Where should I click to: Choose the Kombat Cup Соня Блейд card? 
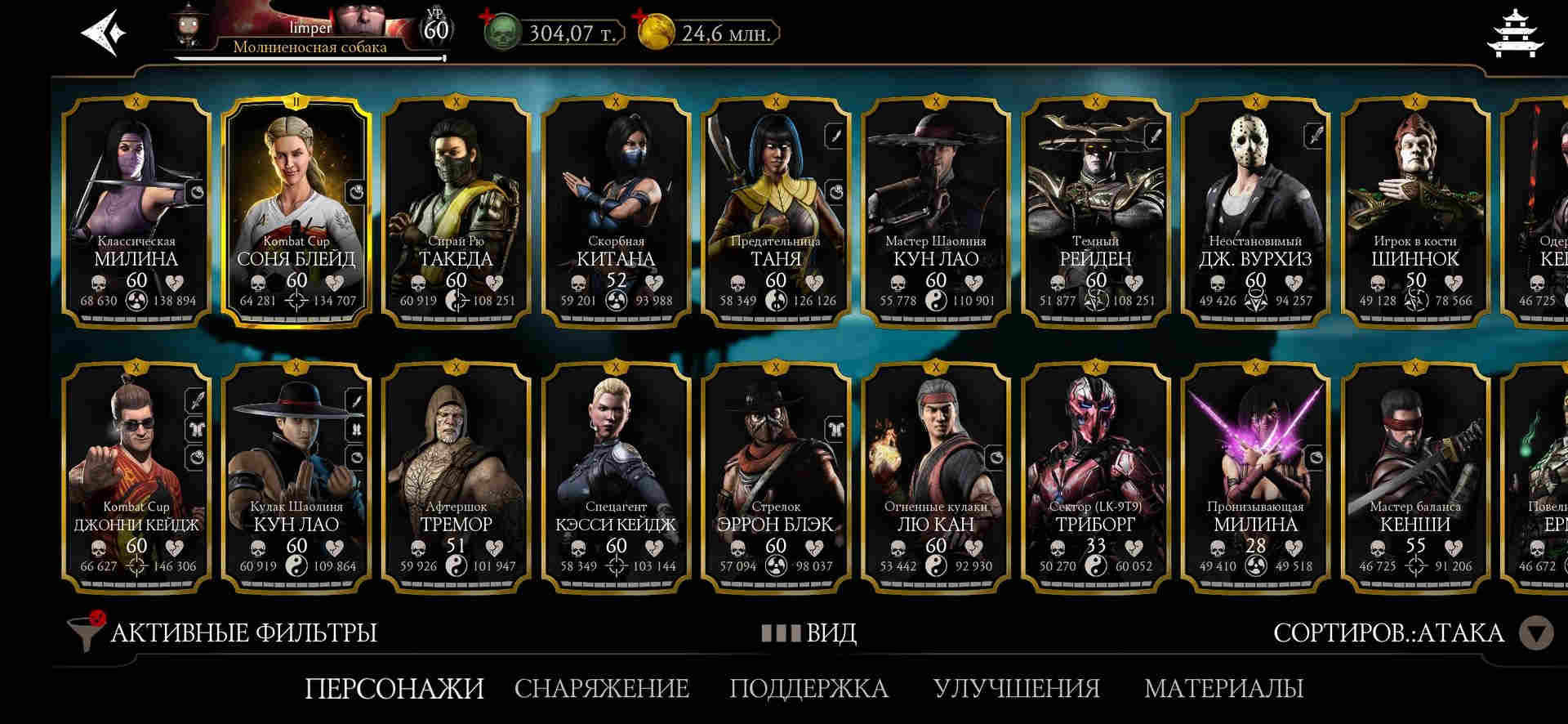click(x=296, y=212)
